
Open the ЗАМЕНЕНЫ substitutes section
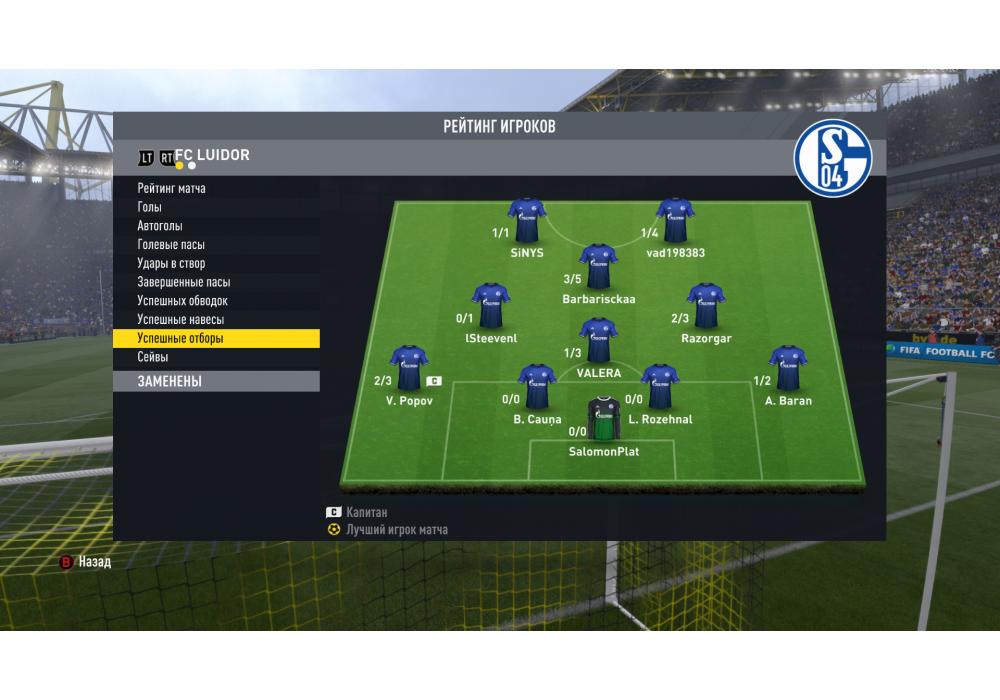tap(170, 381)
